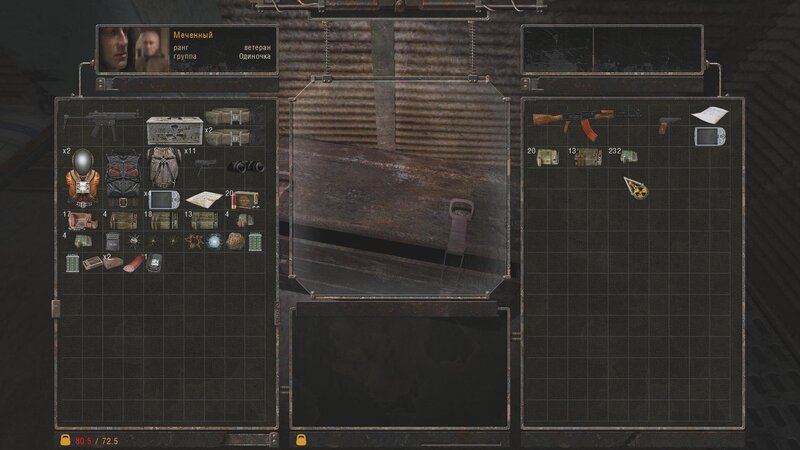Choose the glowing blue artifact

[213, 241]
